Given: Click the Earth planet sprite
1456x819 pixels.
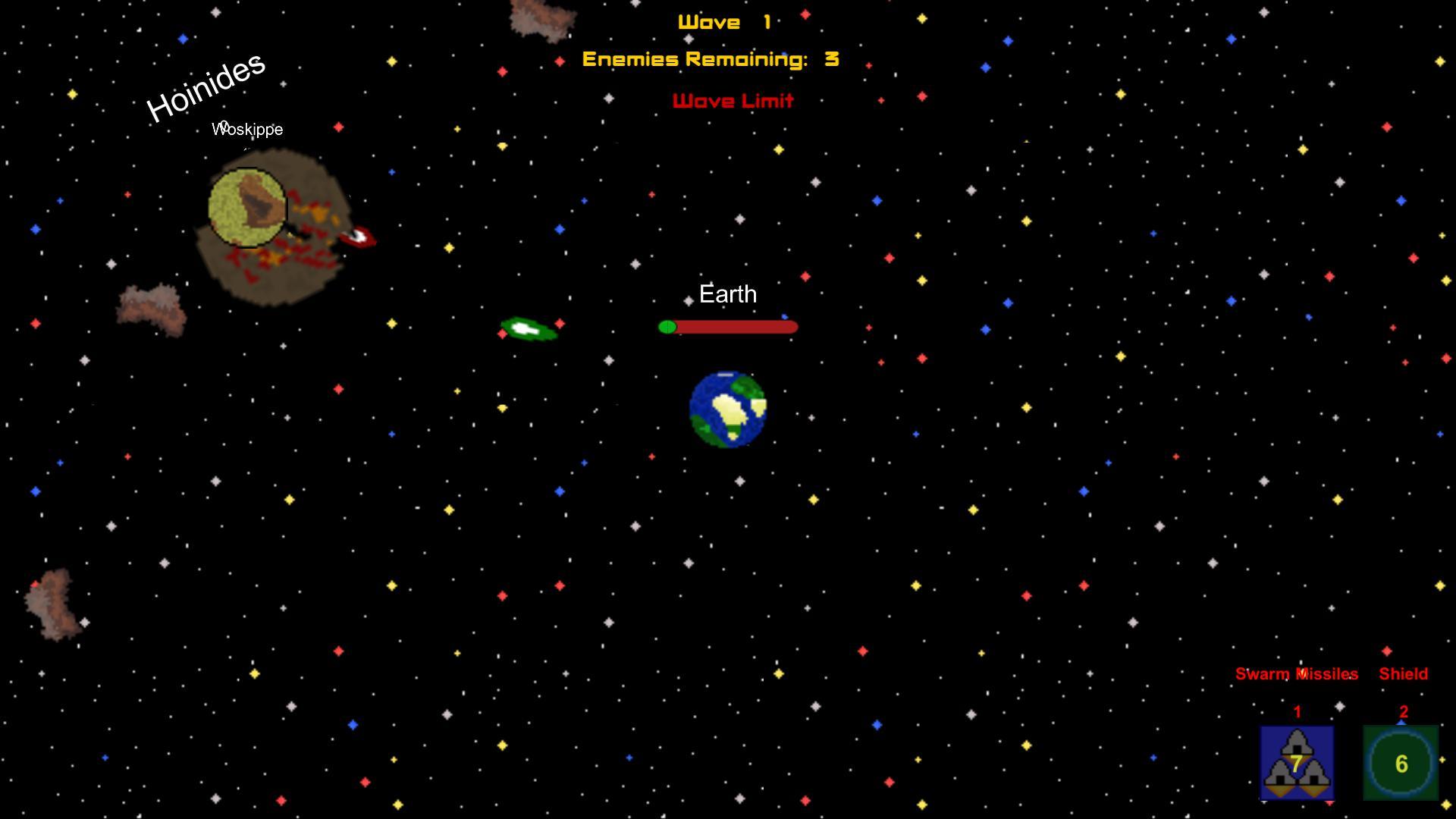Looking at the screenshot, I should click(x=727, y=408).
